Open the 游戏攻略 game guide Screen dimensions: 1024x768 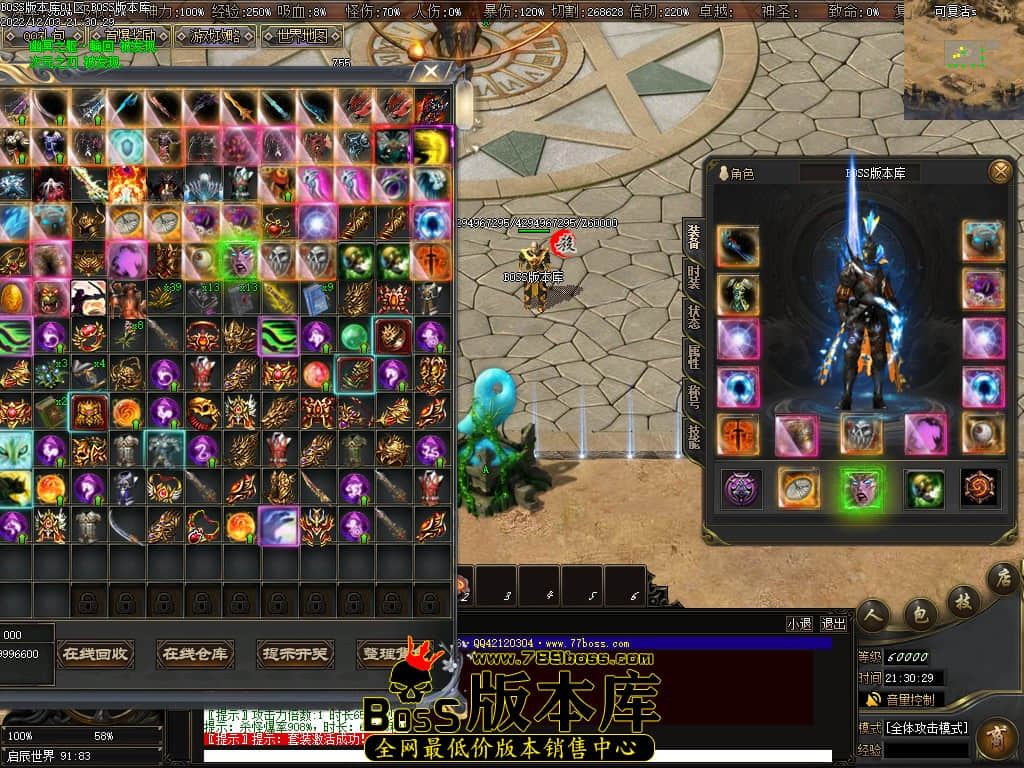point(215,37)
